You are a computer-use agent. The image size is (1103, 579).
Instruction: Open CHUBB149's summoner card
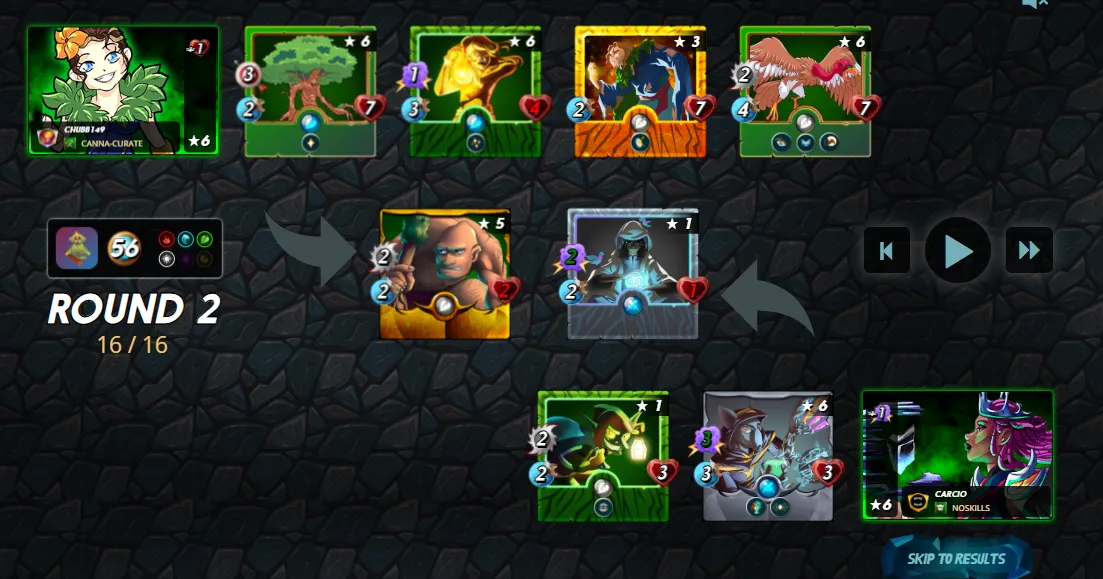point(123,90)
